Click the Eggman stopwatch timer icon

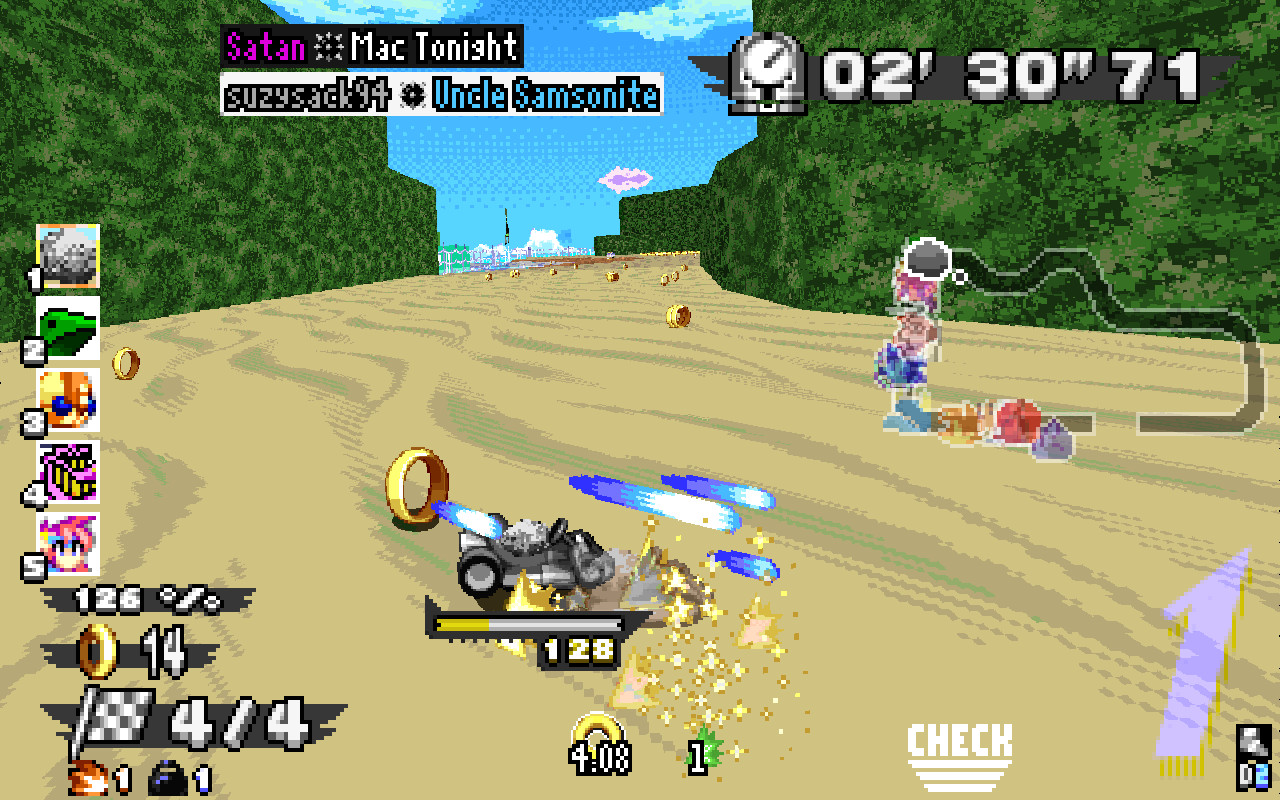(x=770, y=70)
